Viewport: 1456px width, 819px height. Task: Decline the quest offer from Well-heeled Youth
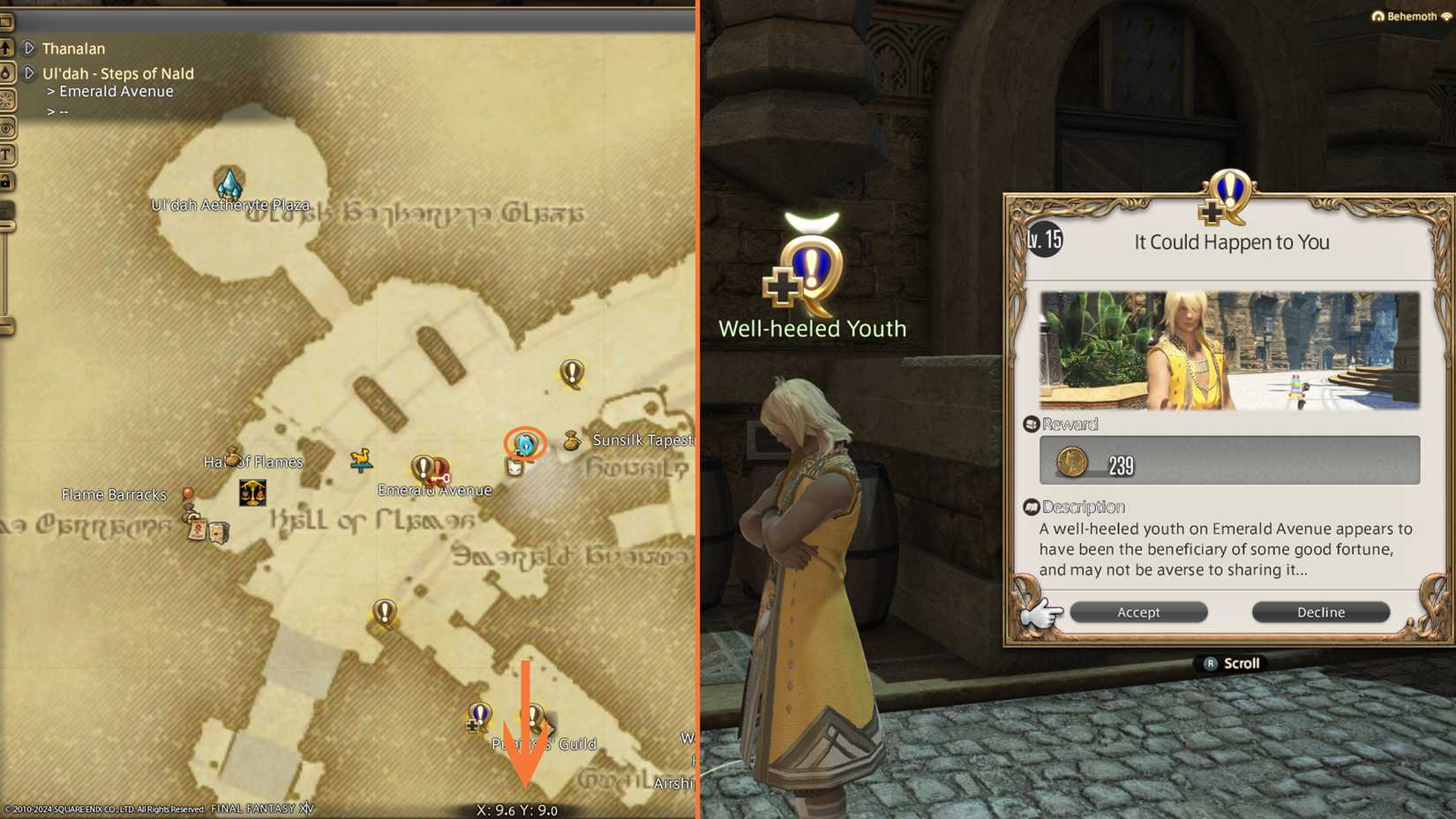1320,612
